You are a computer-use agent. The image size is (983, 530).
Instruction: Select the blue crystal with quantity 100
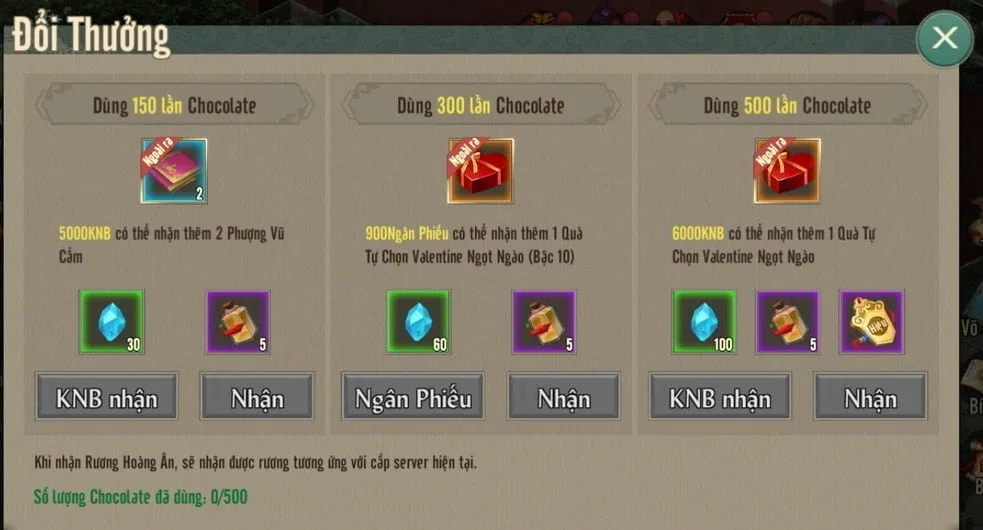pos(704,322)
